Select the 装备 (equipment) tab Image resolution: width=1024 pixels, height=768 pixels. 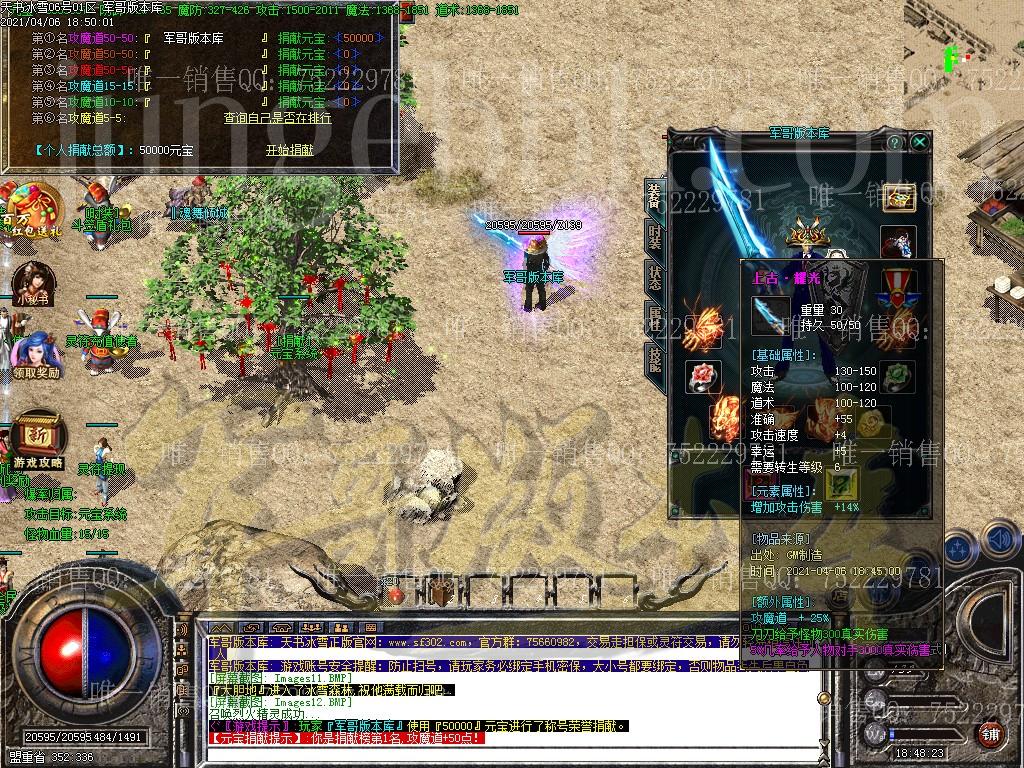point(655,196)
